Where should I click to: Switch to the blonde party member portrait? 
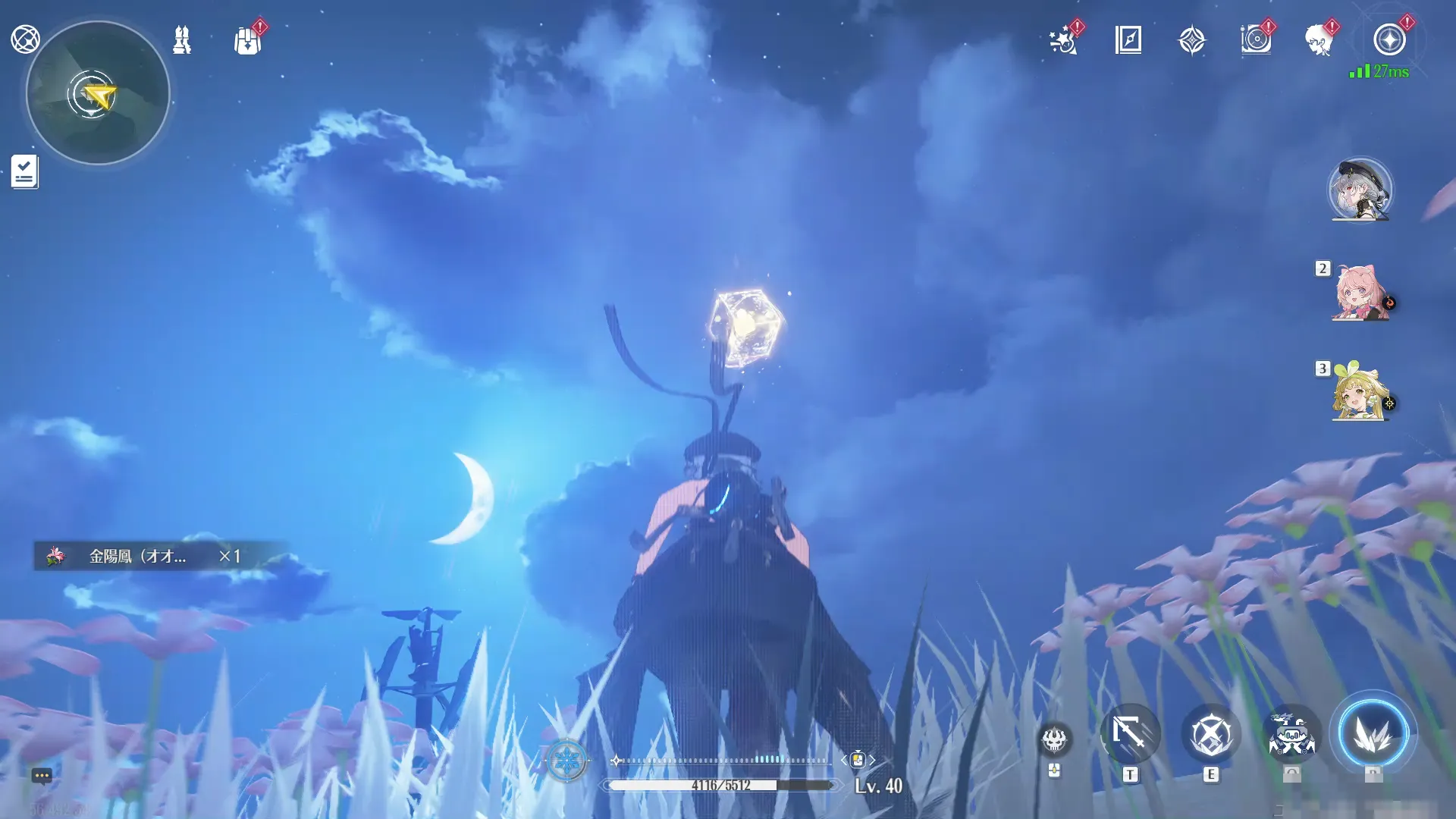tap(1360, 392)
